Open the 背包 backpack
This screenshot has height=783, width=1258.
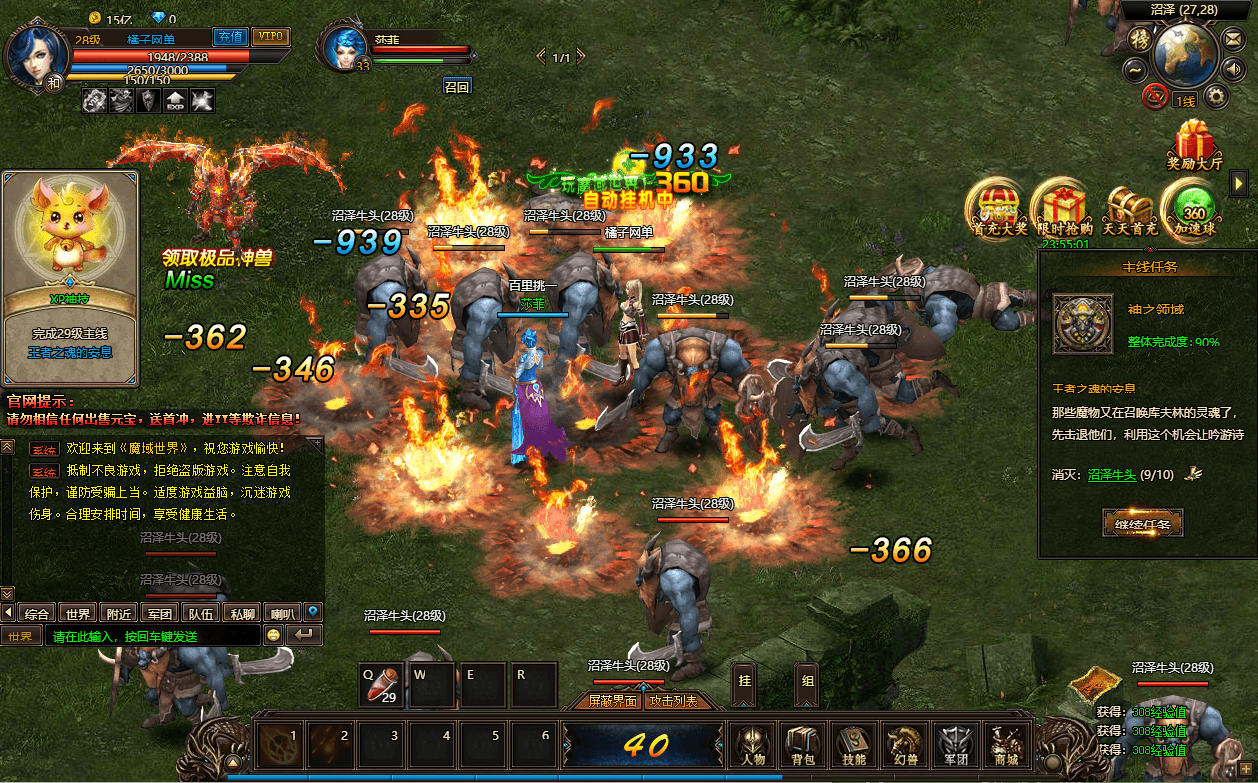point(802,745)
